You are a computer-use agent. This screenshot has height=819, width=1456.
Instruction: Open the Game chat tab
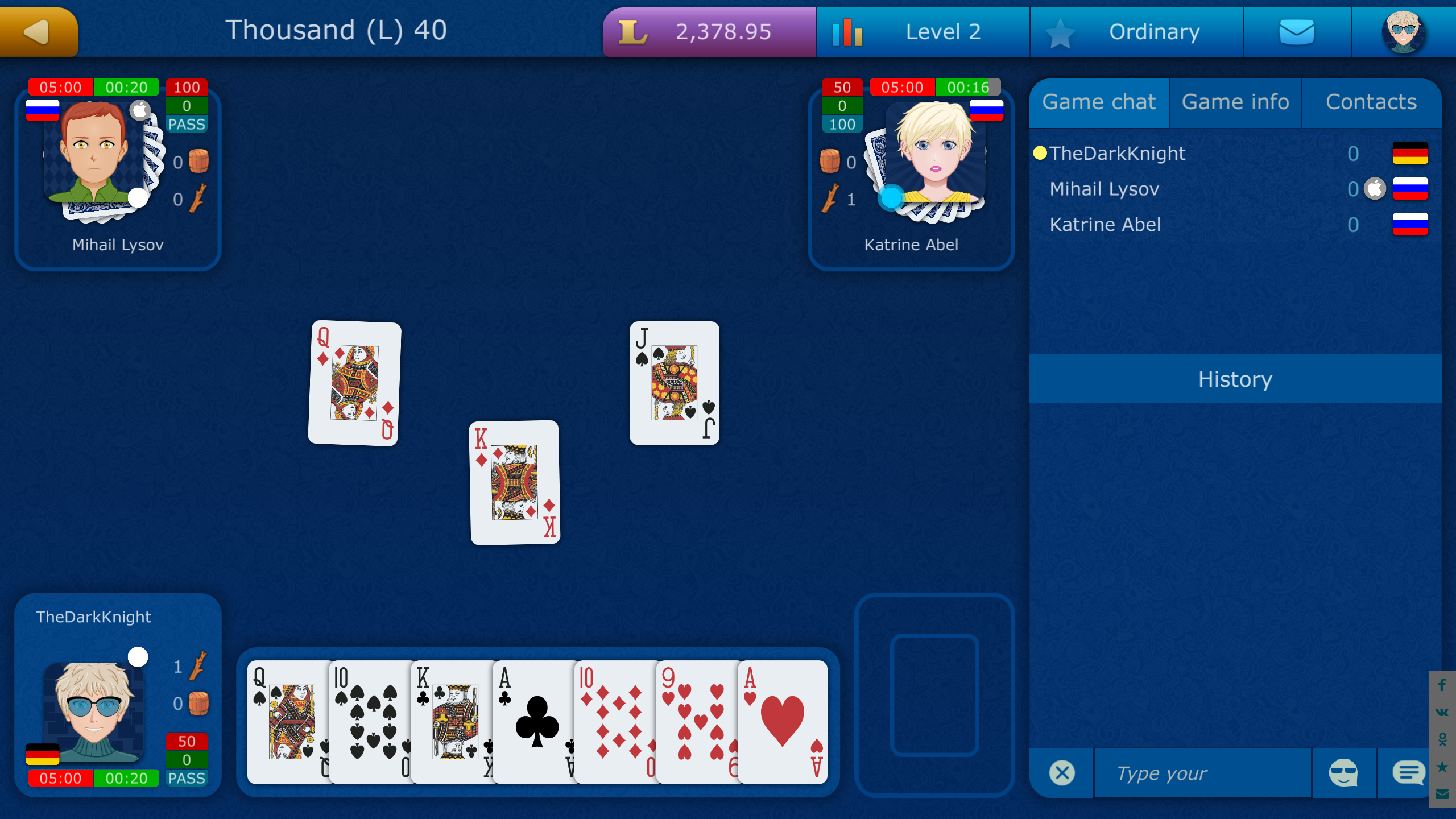coord(1099,102)
